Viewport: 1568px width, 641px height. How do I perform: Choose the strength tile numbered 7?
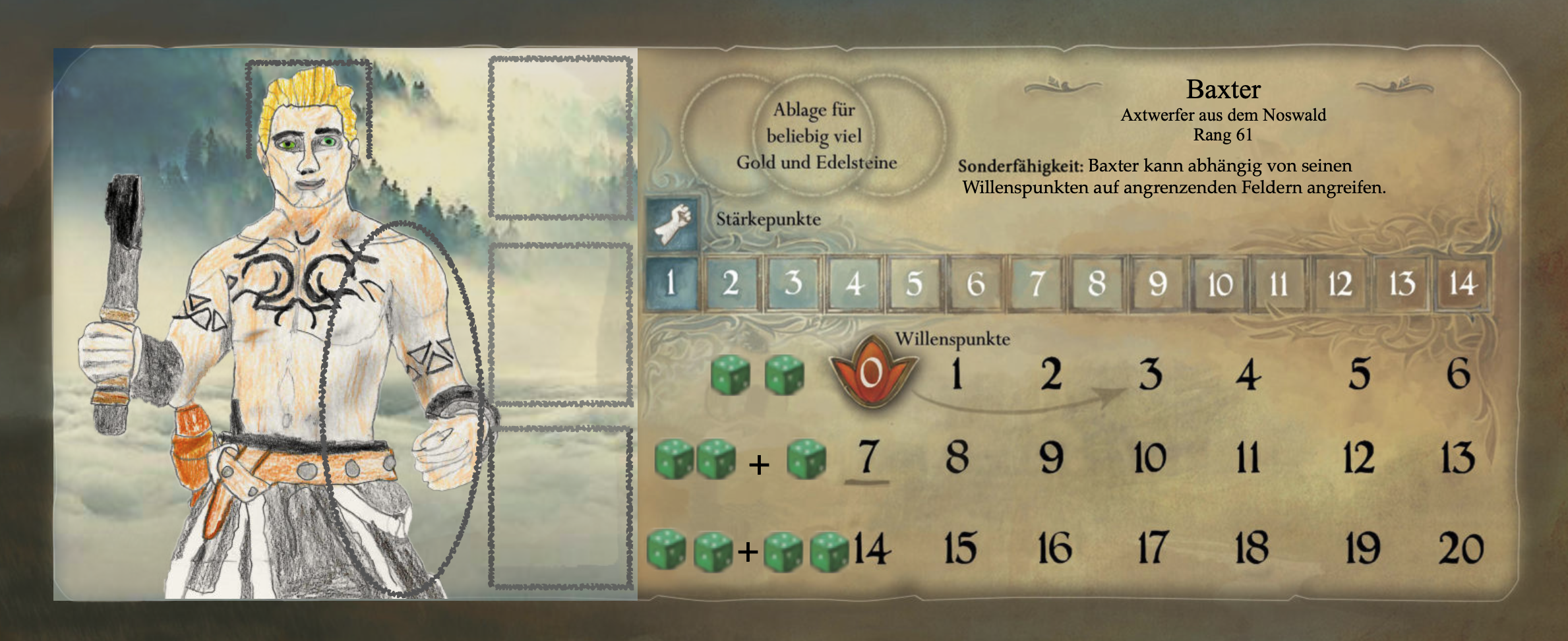click(1037, 284)
